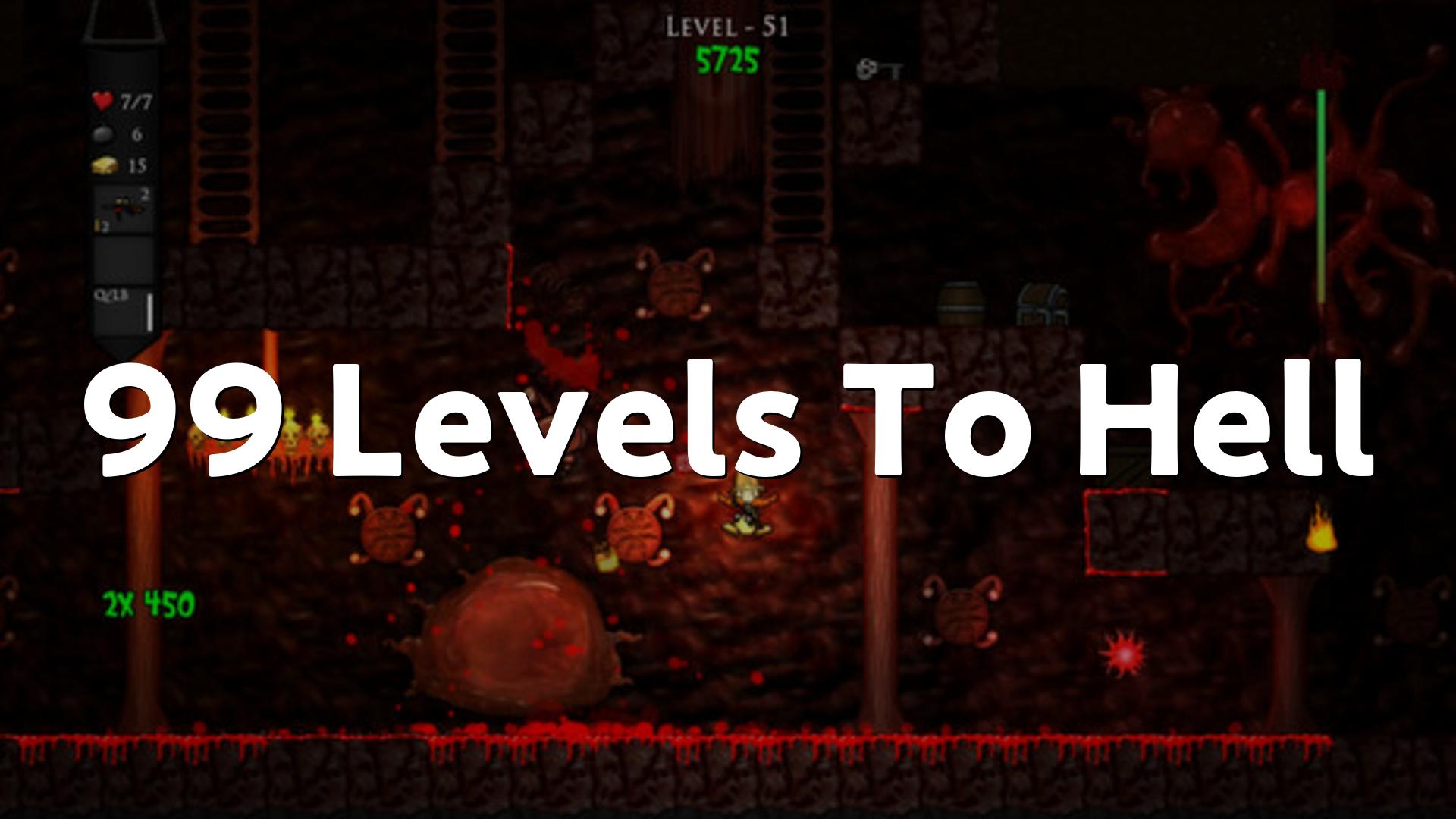This screenshot has width=1456, height=819.
Task: Select the gun weapon slot in the HUD
Action: click(123, 208)
